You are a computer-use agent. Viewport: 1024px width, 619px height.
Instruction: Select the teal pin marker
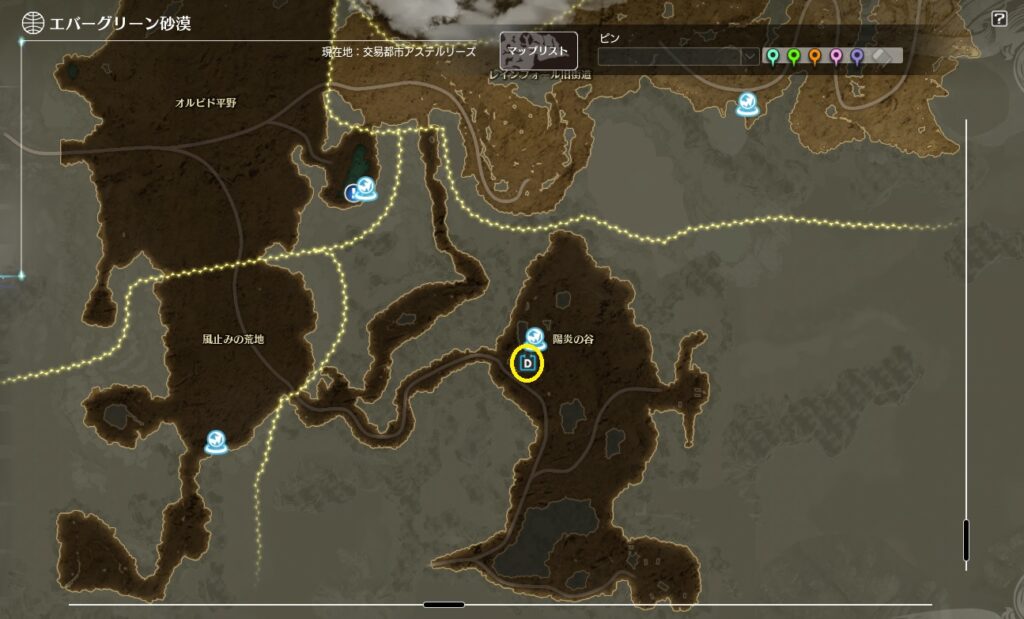coord(772,56)
